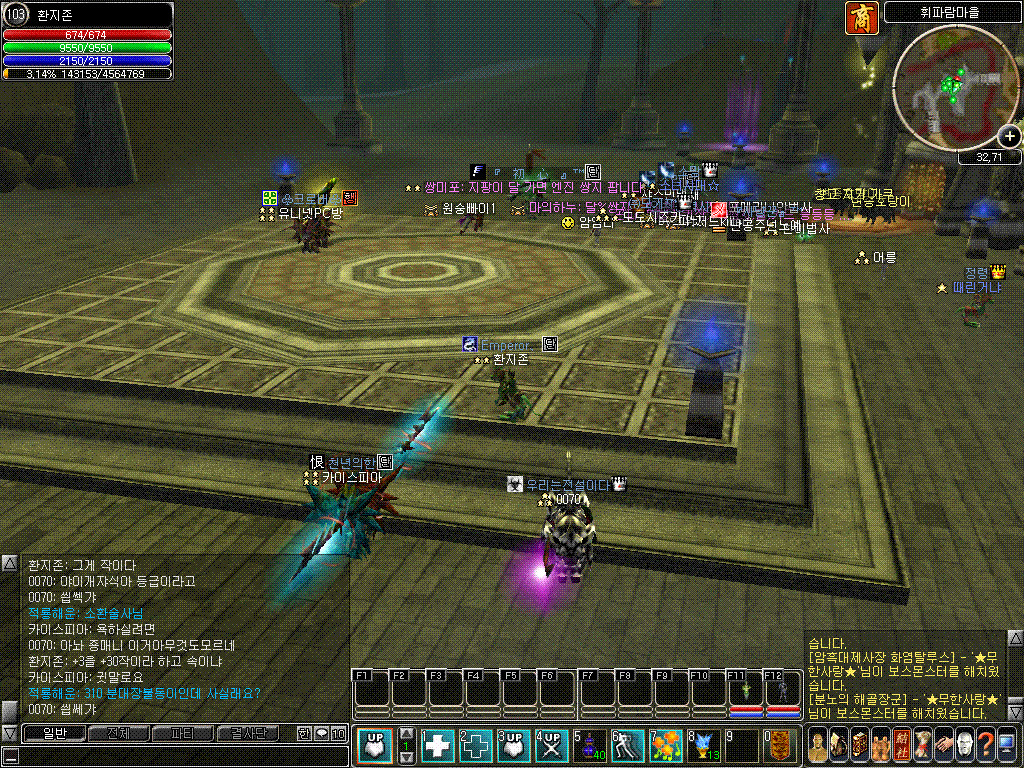Click the circular minimap

pos(948,85)
